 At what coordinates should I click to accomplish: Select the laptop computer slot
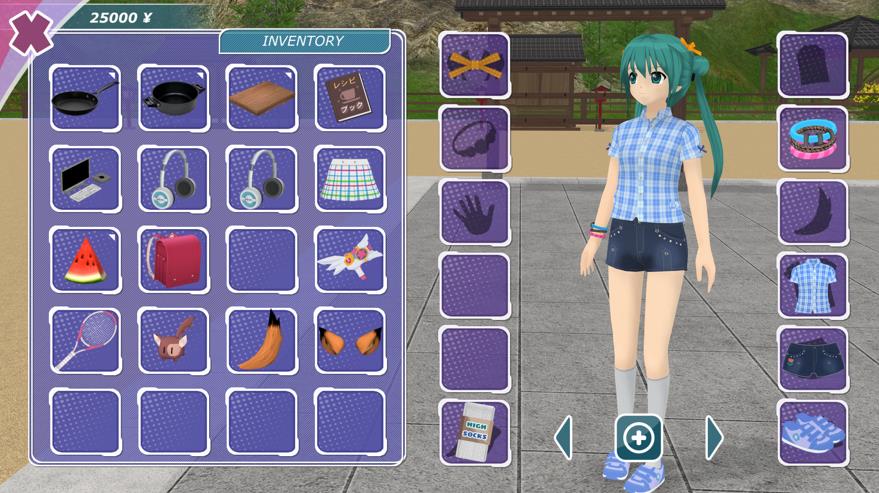85,179
